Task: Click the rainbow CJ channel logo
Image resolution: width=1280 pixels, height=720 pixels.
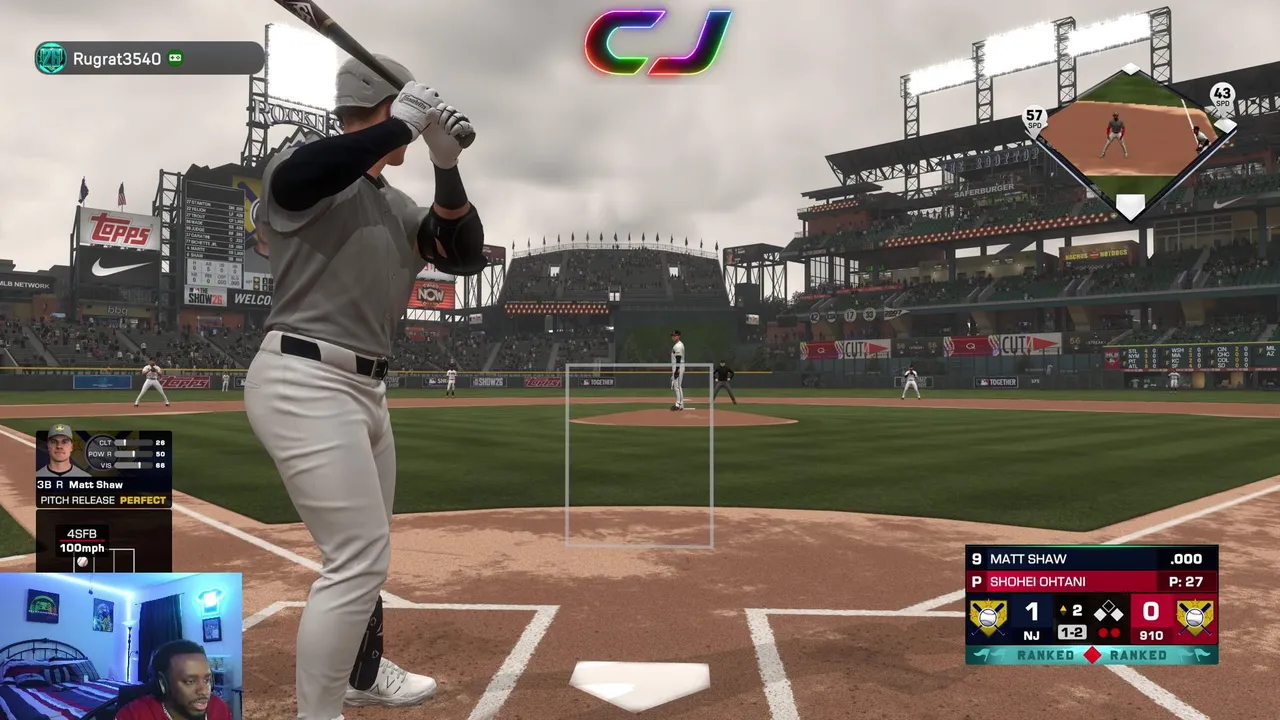Action: (x=658, y=42)
